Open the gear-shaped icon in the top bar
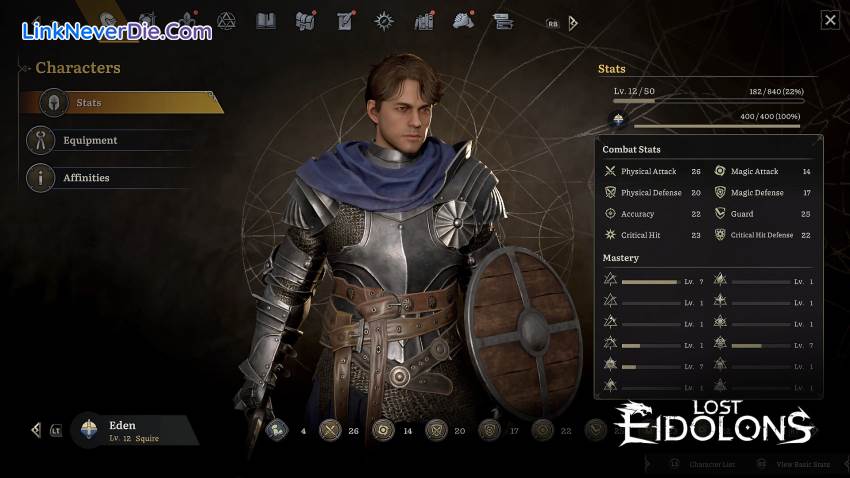Viewport: 850px width, 478px height. 384,20
